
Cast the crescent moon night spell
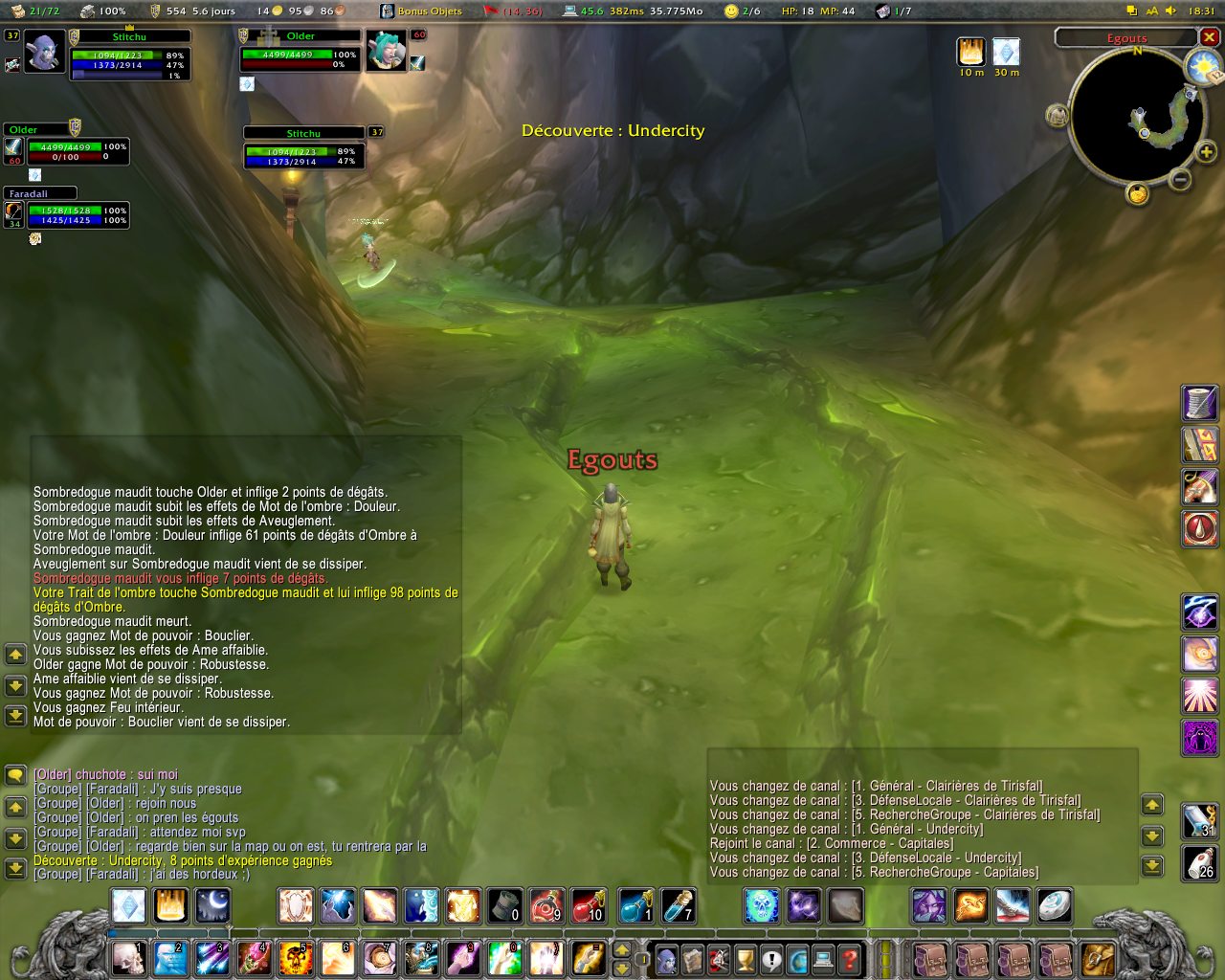tap(212, 905)
